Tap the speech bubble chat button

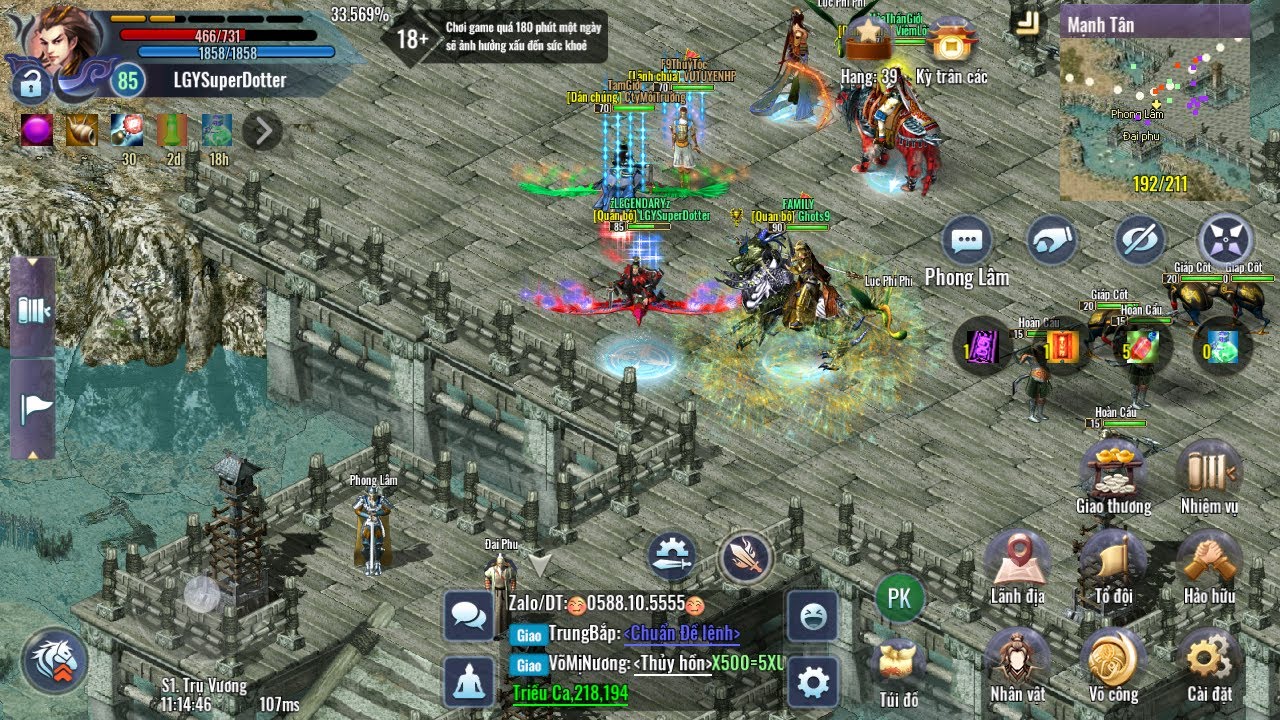[x=967, y=241]
